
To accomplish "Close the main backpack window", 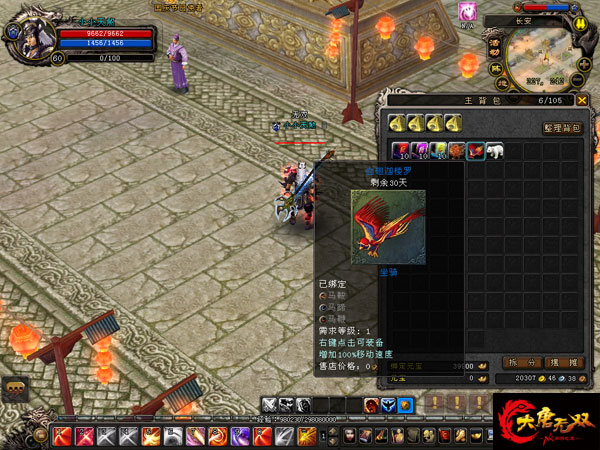I will pos(582,100).
